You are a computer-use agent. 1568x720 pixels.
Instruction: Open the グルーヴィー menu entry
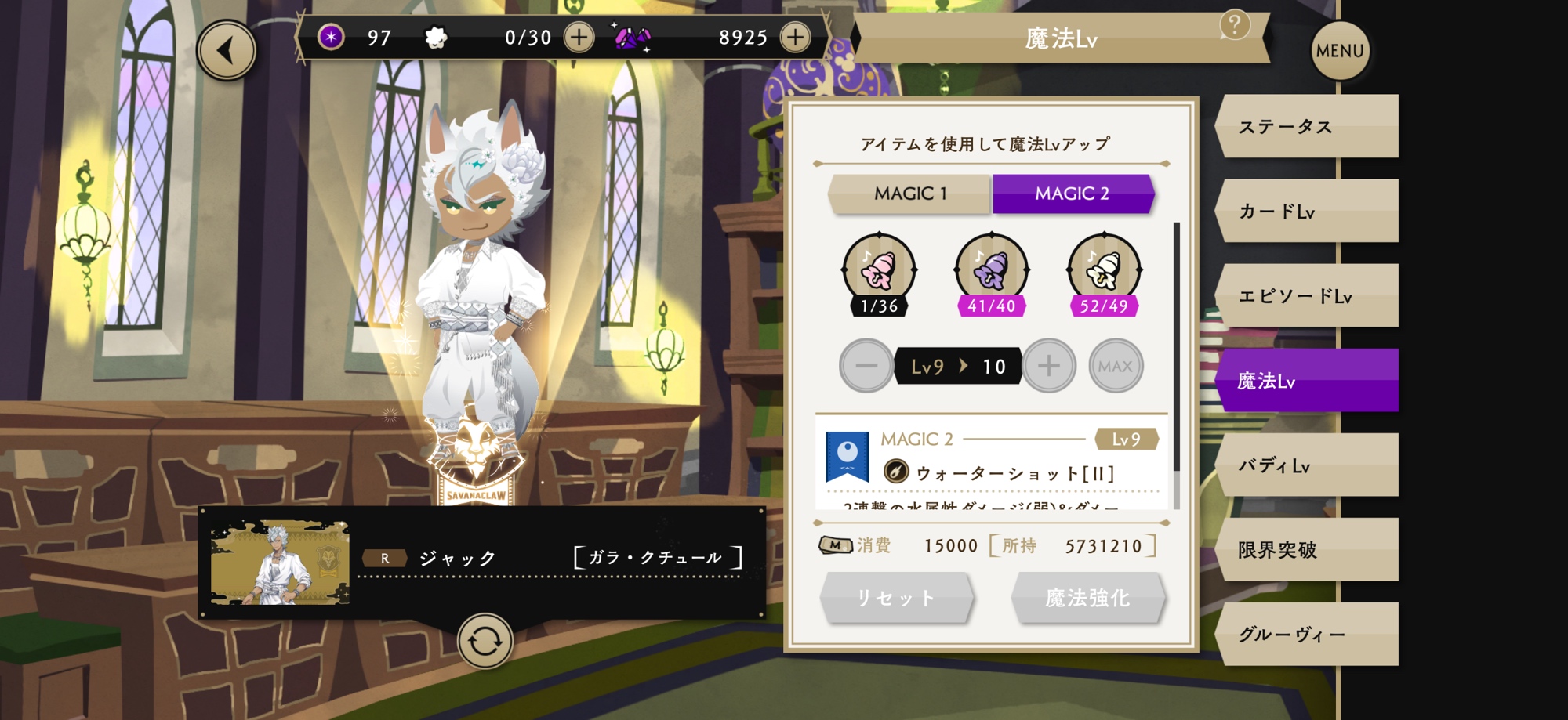(x=1306, y=635)
